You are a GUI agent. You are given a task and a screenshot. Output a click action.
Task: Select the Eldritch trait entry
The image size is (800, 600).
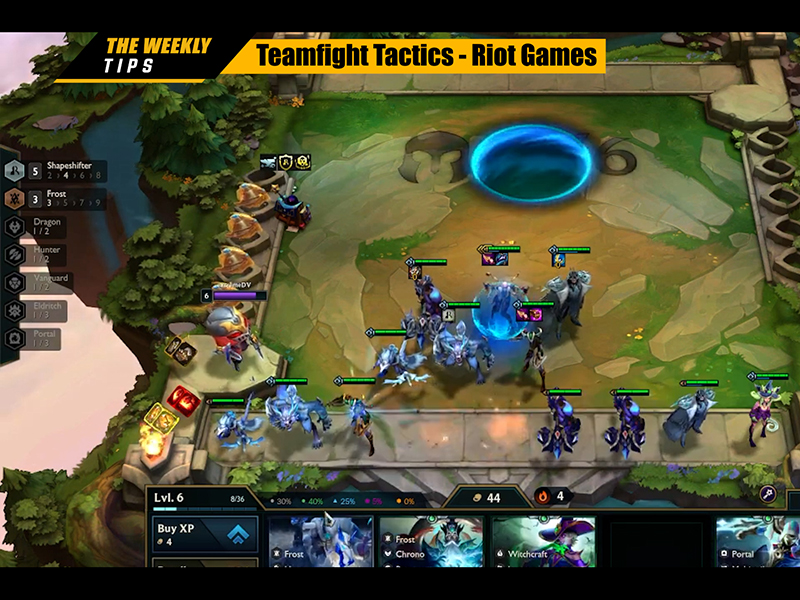pos(40,311)
